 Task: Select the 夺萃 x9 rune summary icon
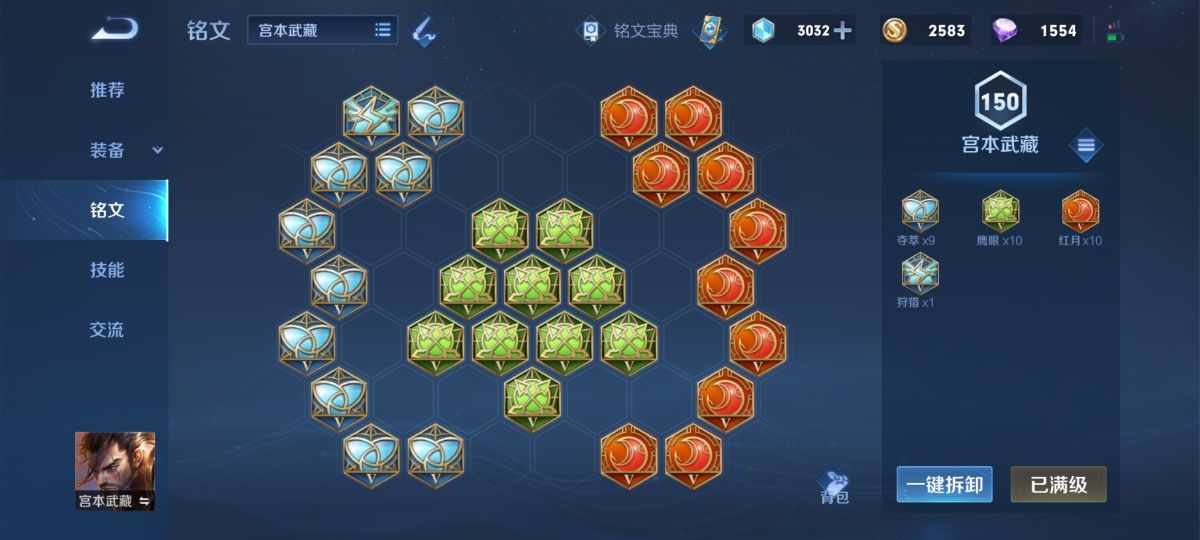(920, 211)
